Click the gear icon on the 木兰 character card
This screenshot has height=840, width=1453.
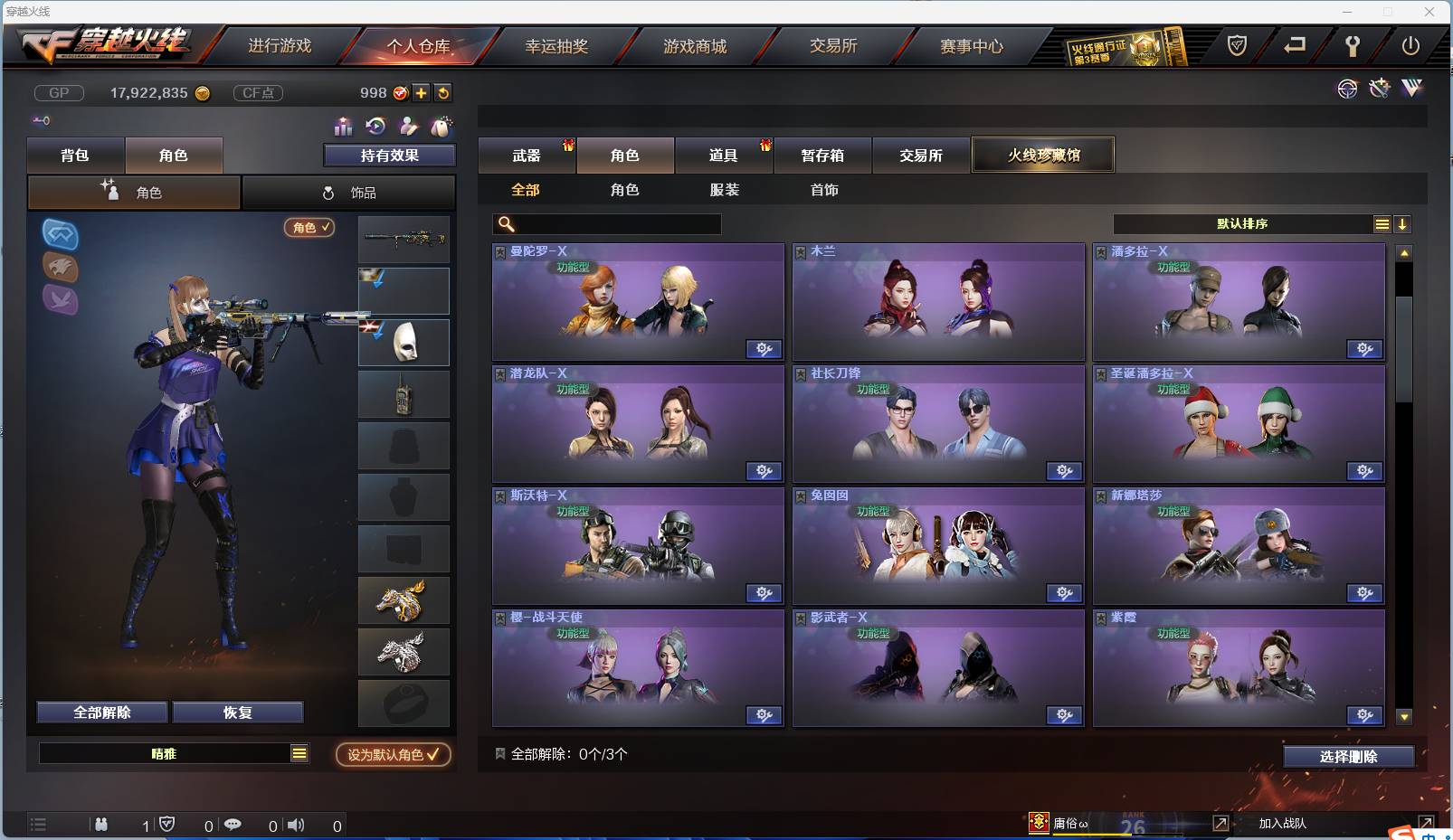pyautogui.click(x=1064, y=349)
